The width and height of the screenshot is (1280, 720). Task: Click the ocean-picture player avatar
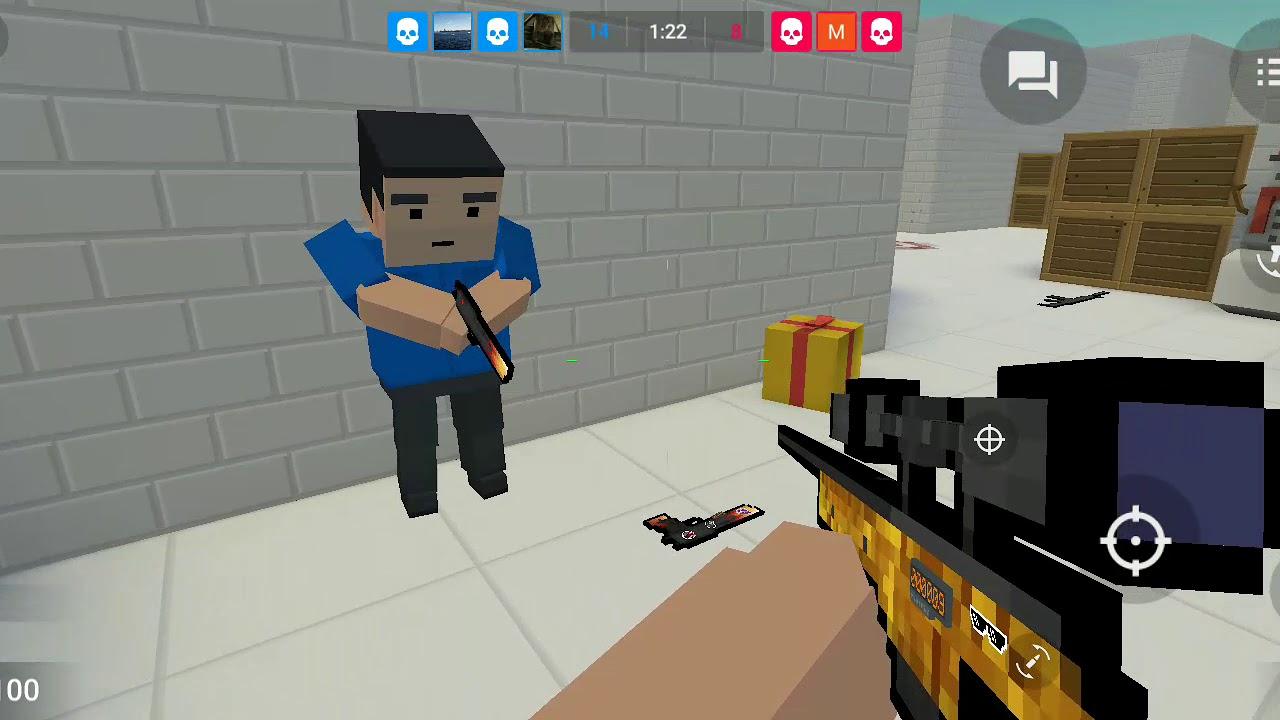tap(452, 31)
